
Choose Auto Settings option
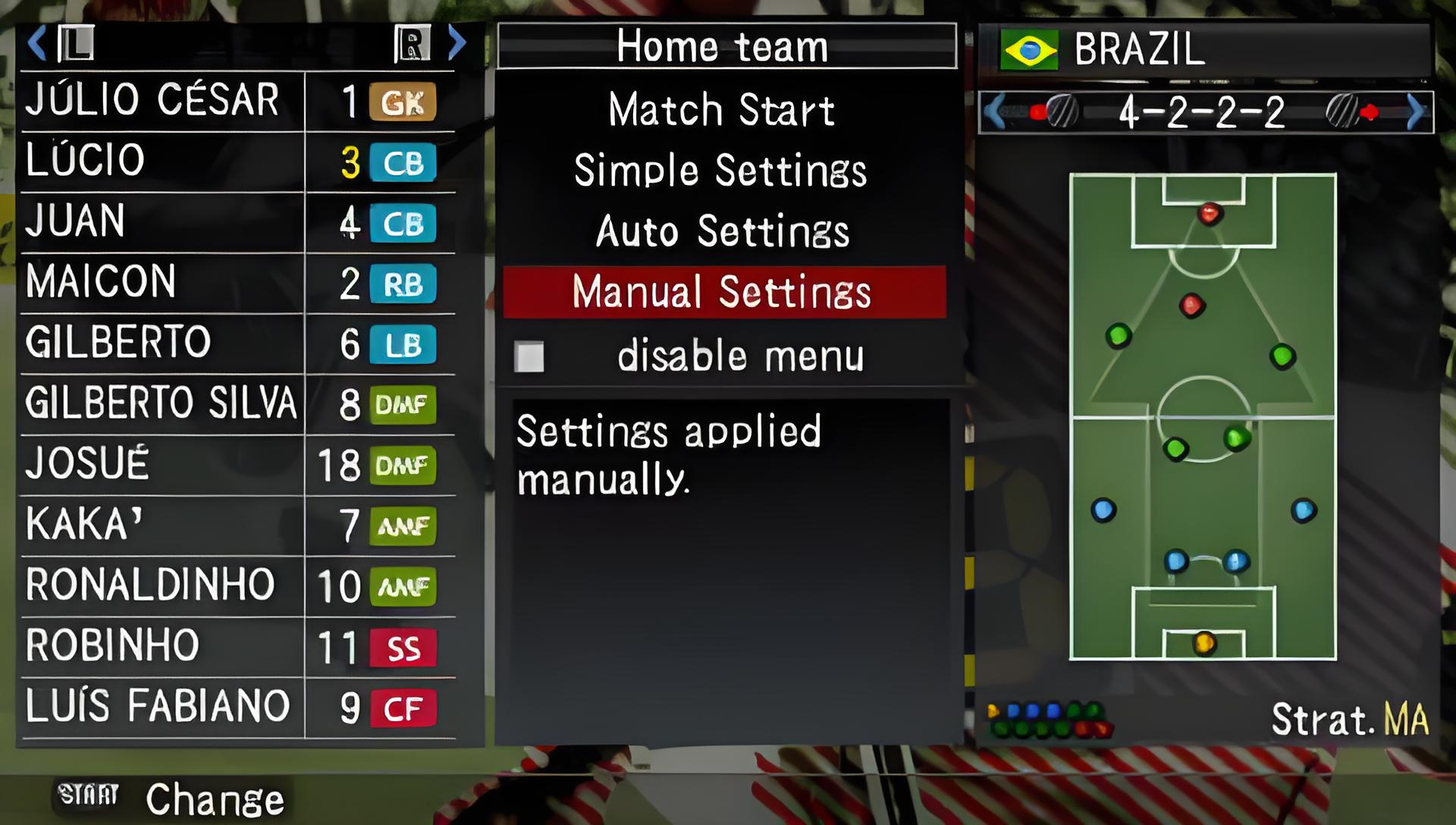721,231
